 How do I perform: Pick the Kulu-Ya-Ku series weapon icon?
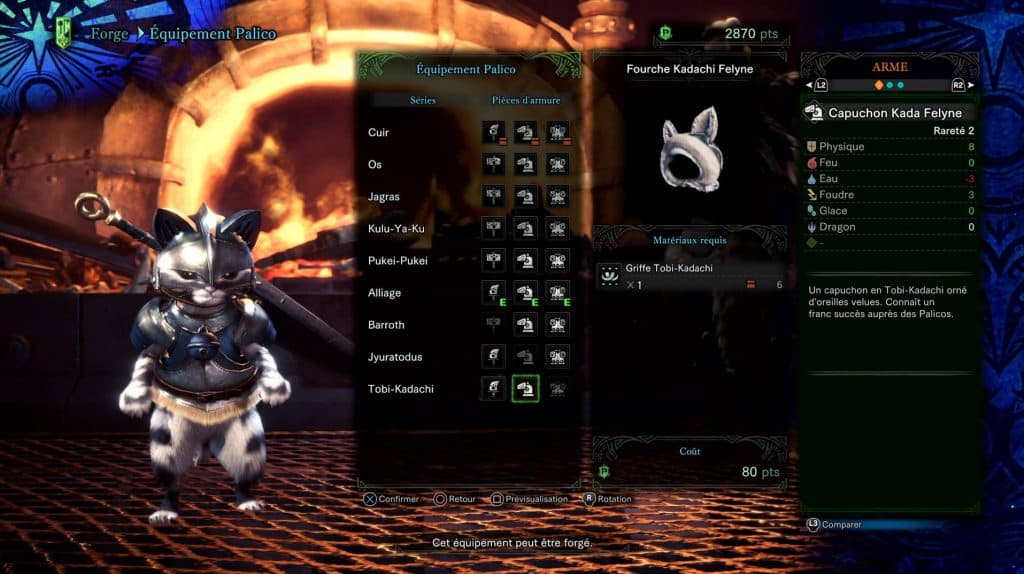(x=493, y=229)
